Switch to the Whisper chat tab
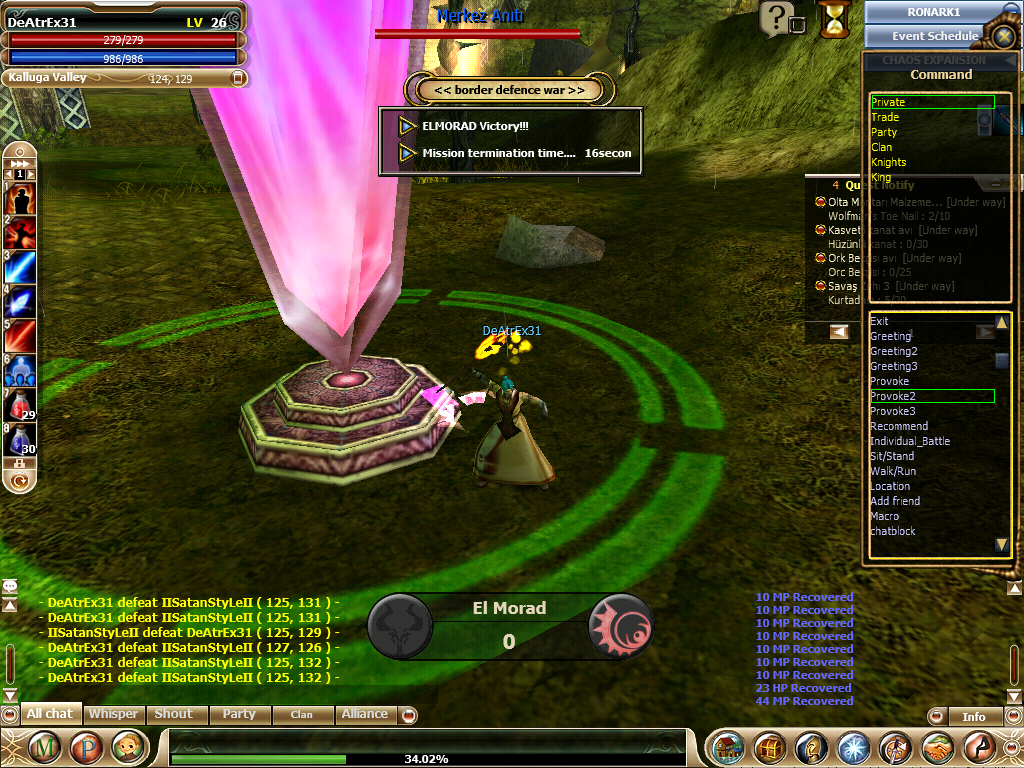Image resolution: width=1024 pixels, height=768 pixels. (113, 714)
